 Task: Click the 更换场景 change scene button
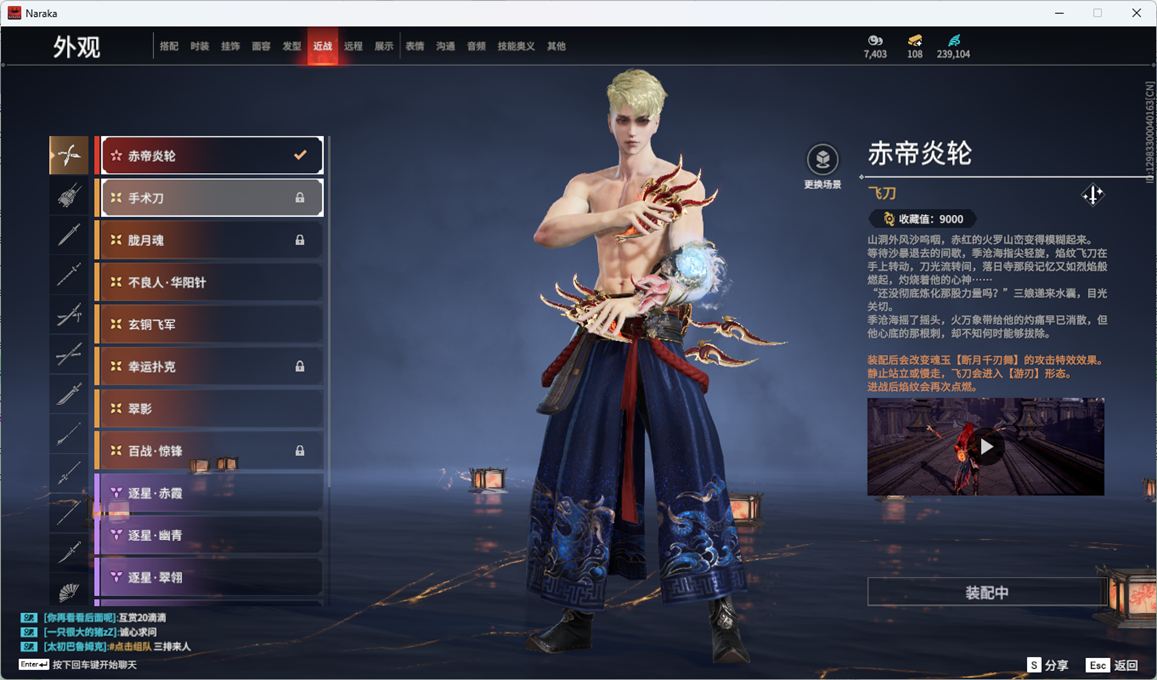tap(822, 167)
